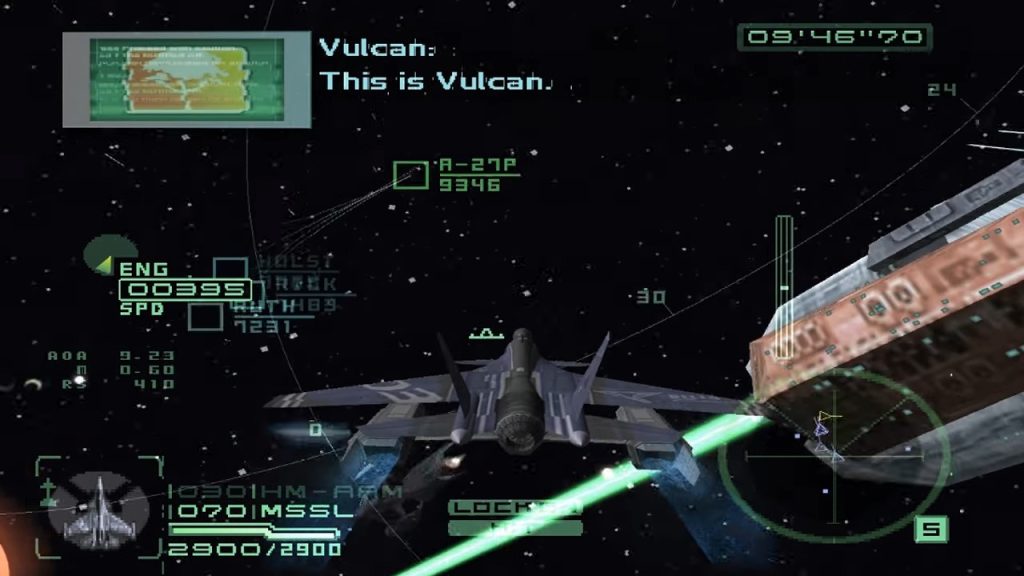The width and height of the screenshot is (1024, 576).
Task: Click the number 5 box beside radar
Action: click(x=930, y=527)
